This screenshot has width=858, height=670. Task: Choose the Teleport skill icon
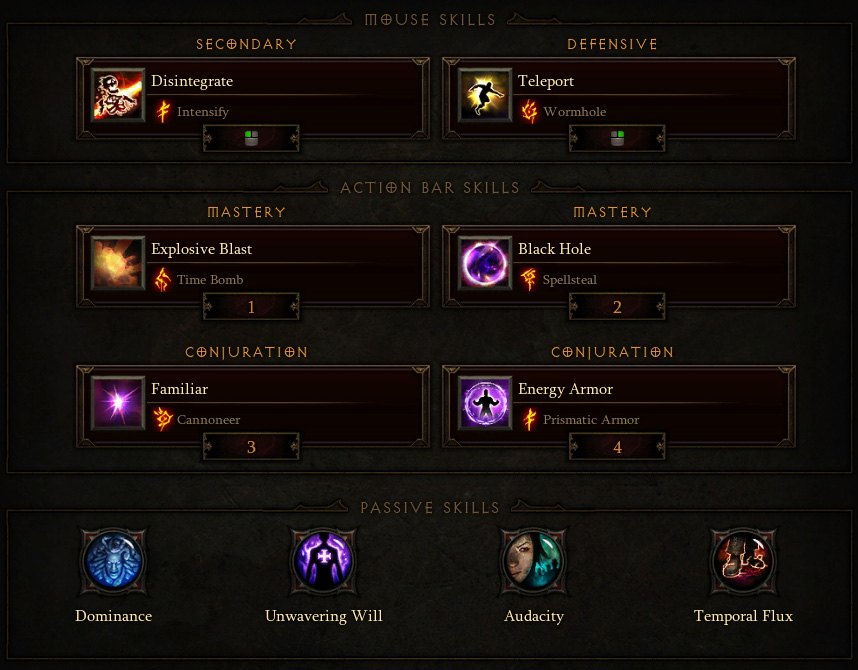[x=485, y=95]
